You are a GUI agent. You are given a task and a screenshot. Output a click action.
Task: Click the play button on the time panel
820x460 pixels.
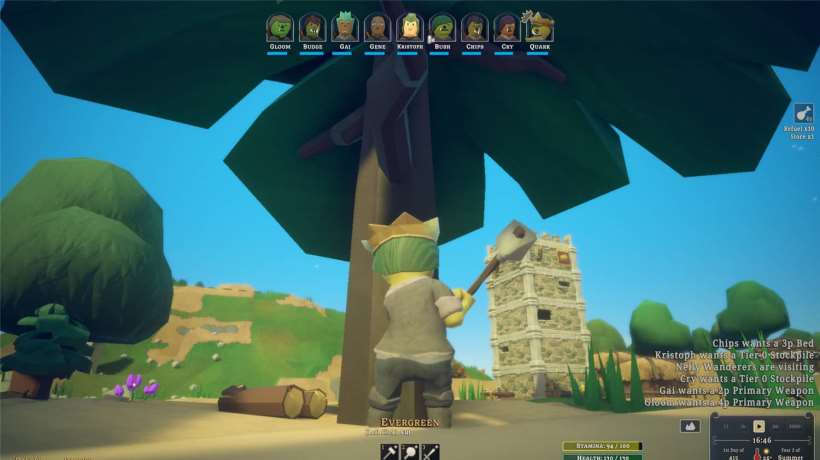click(x=759, y=426)
